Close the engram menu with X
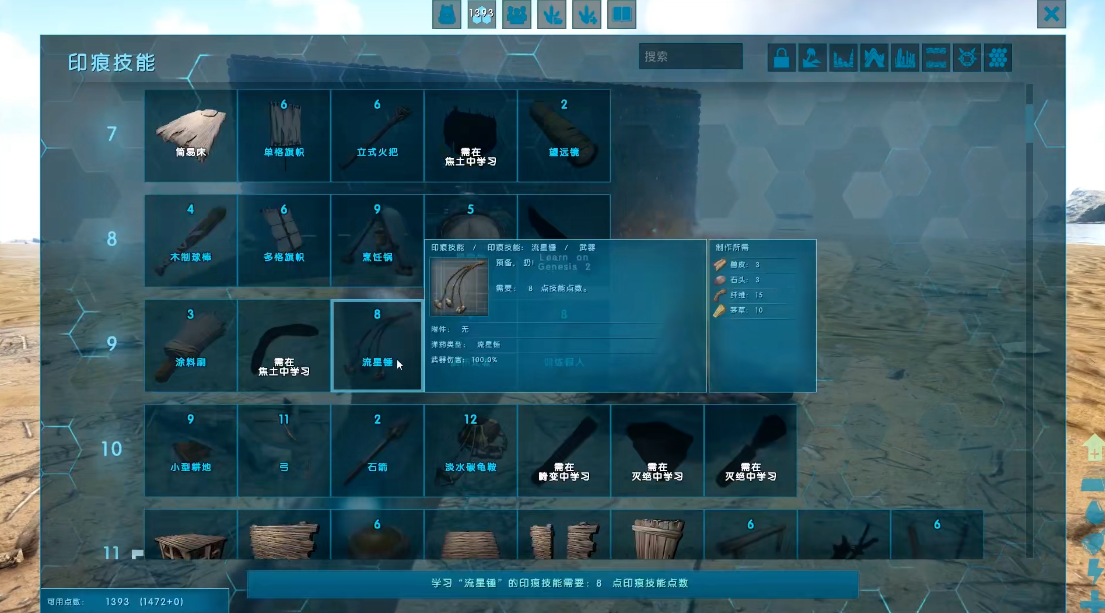 [1051, 14]
